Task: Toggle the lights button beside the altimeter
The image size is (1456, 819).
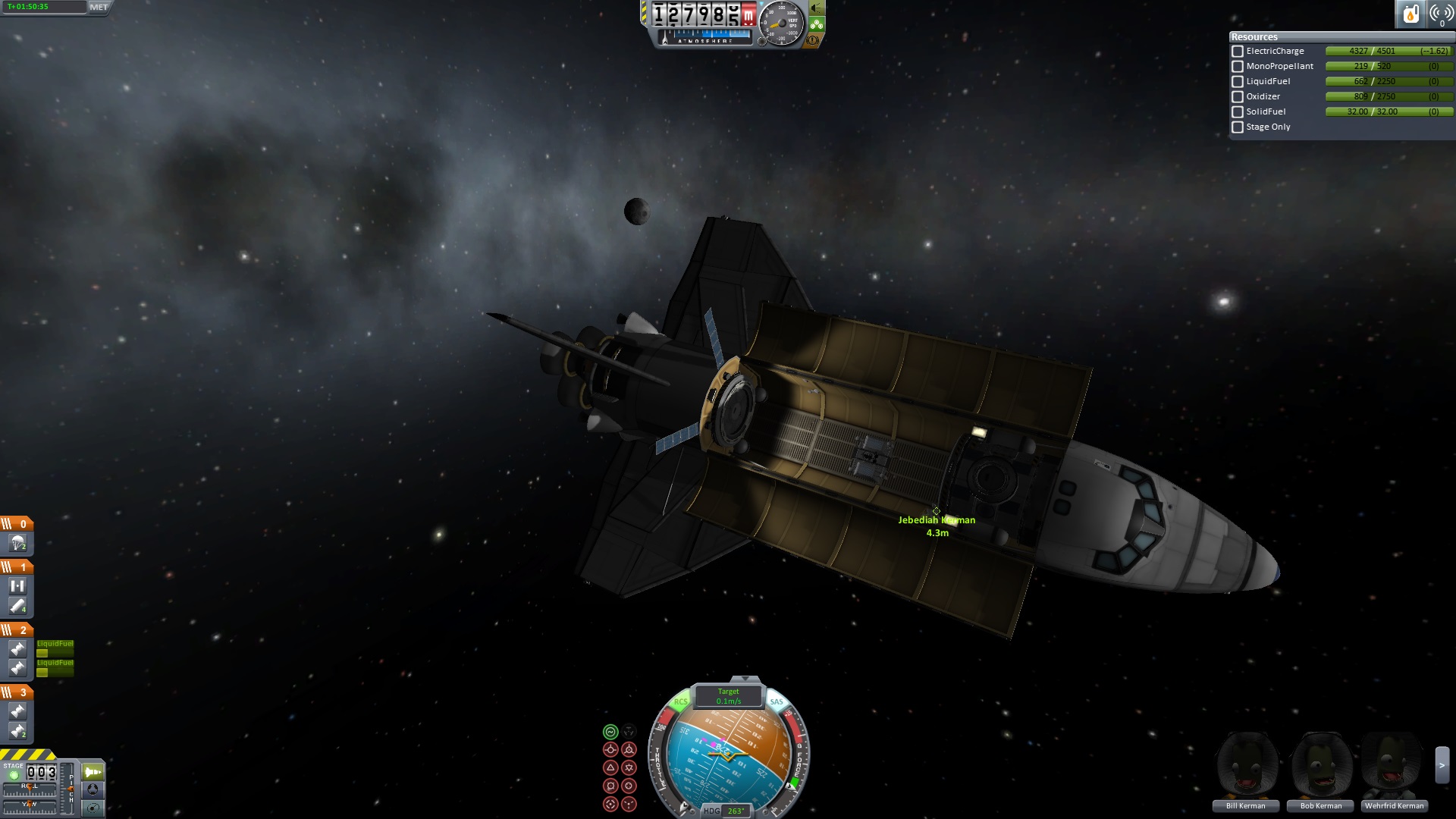Action: (x=817, y=8)
